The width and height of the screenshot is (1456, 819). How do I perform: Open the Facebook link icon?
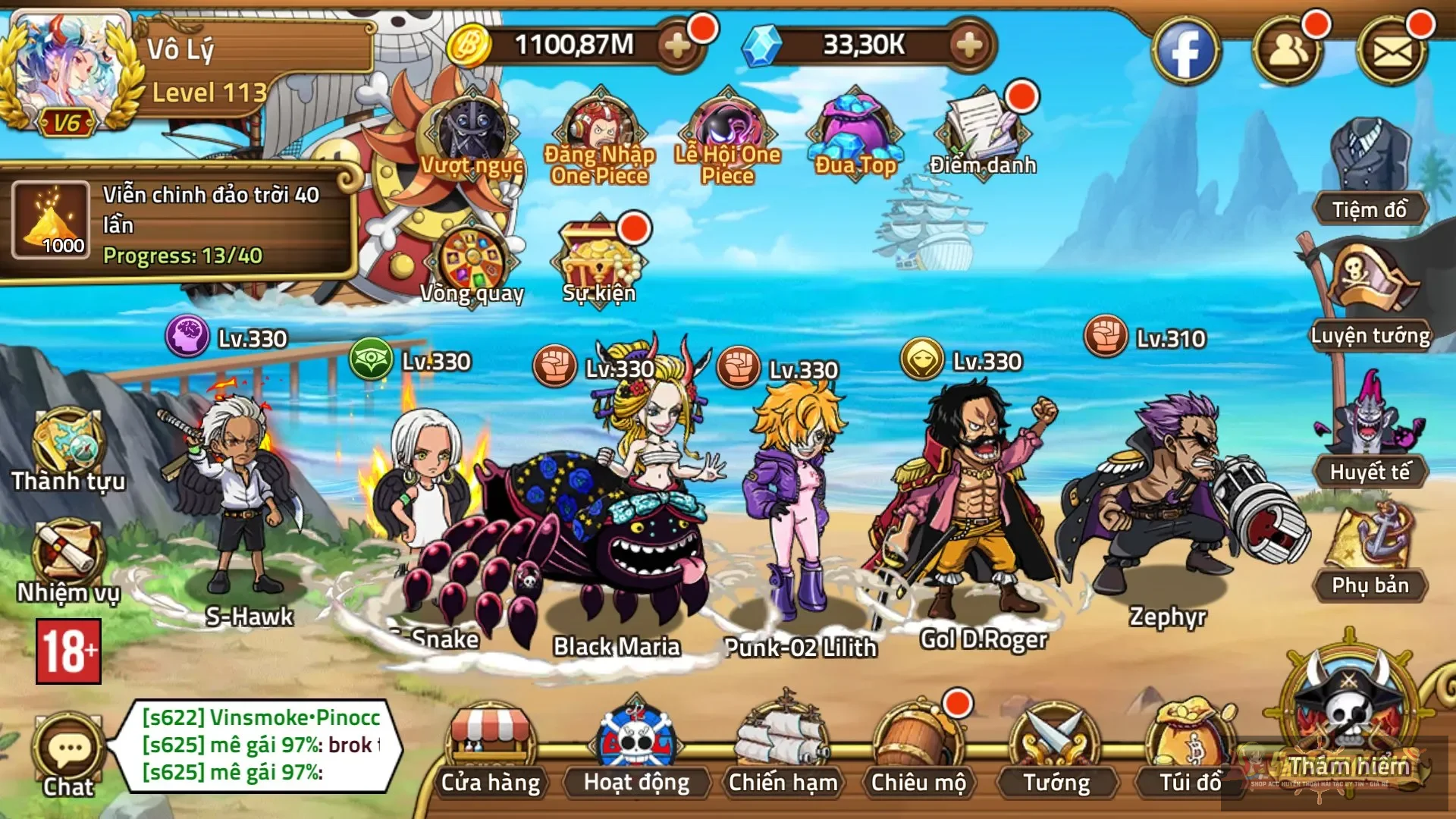click(1185, 52)
